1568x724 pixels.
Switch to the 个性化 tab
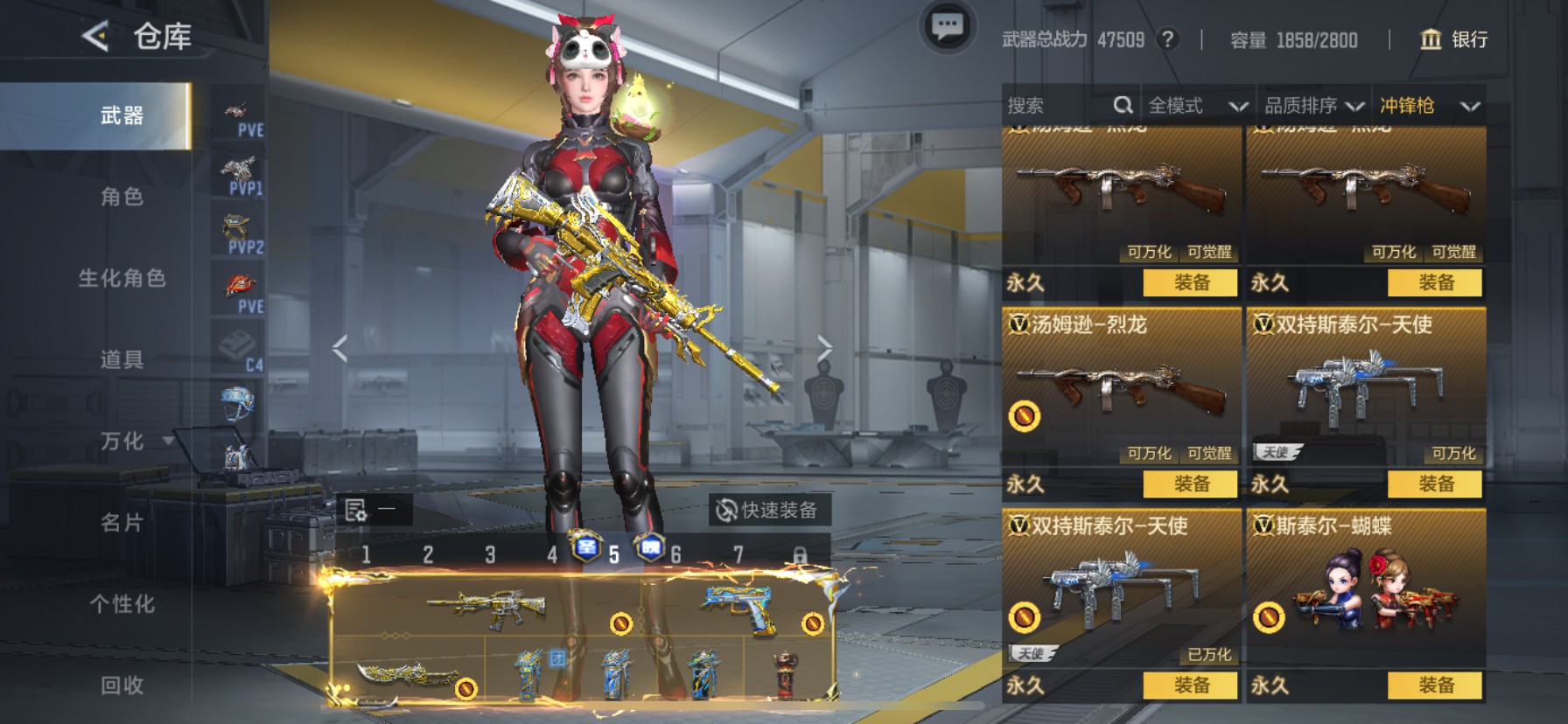click(x=122, y=603)
